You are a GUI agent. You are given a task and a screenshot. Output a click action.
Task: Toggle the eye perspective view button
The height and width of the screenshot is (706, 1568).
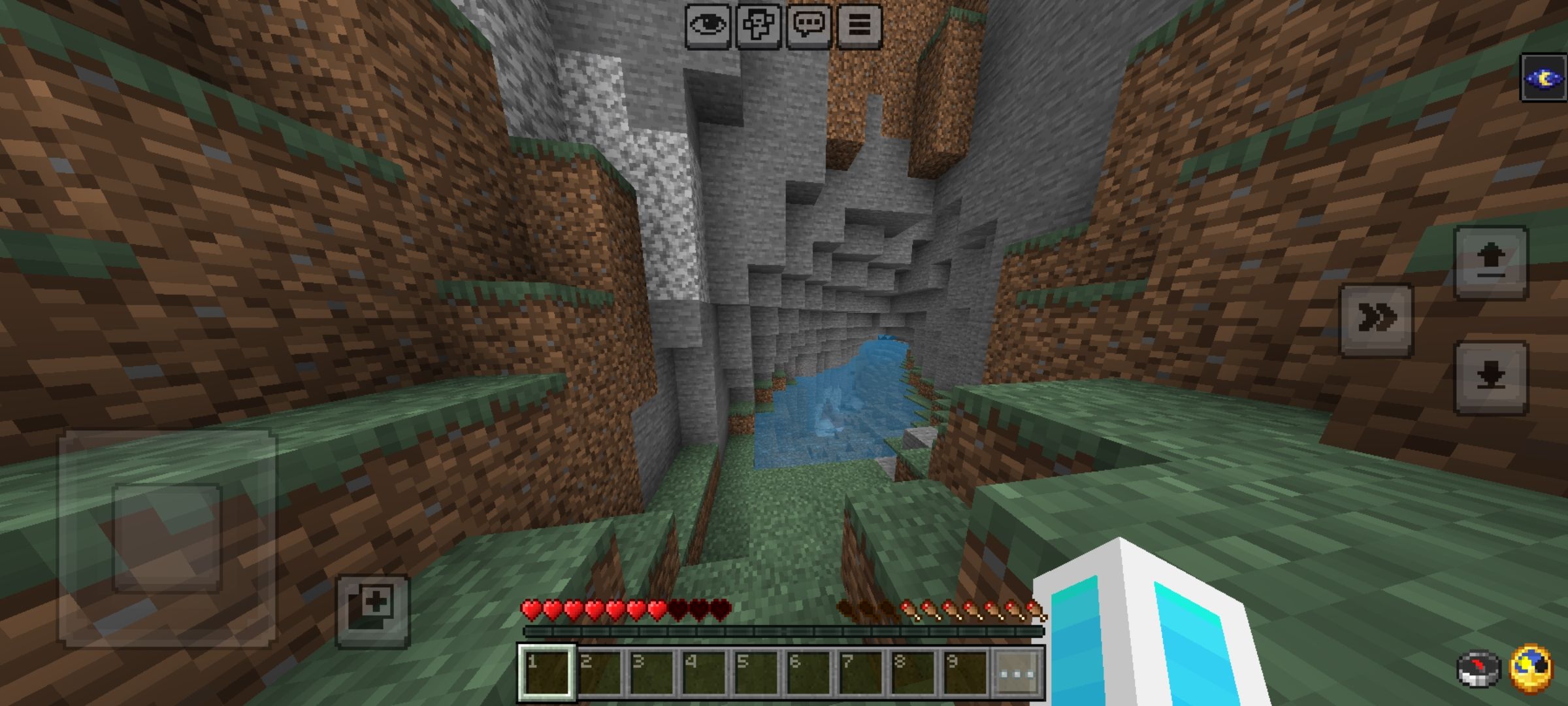[708, 26]
